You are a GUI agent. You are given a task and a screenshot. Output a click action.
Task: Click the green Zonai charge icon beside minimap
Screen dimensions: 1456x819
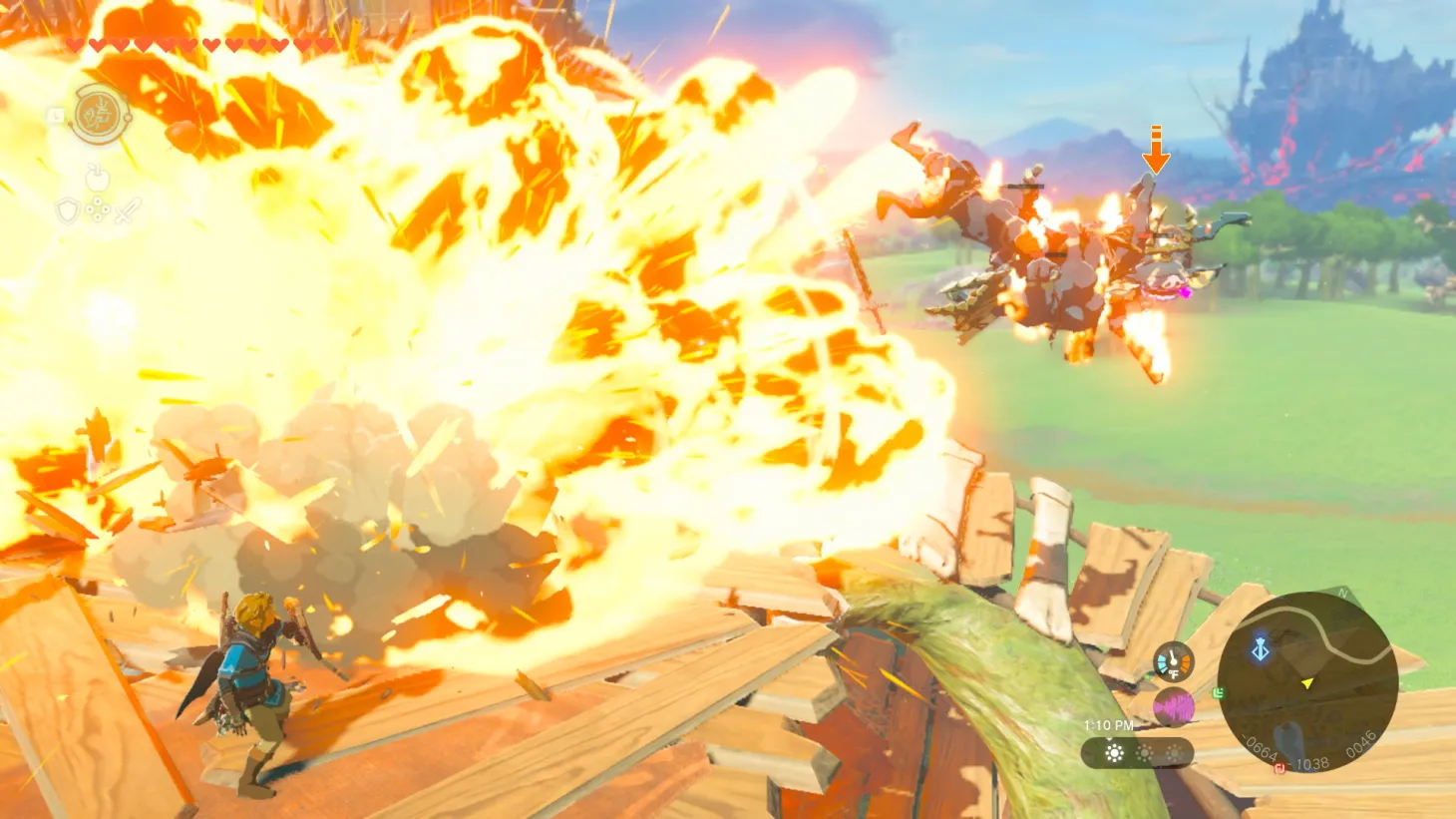click(1219, 693)
